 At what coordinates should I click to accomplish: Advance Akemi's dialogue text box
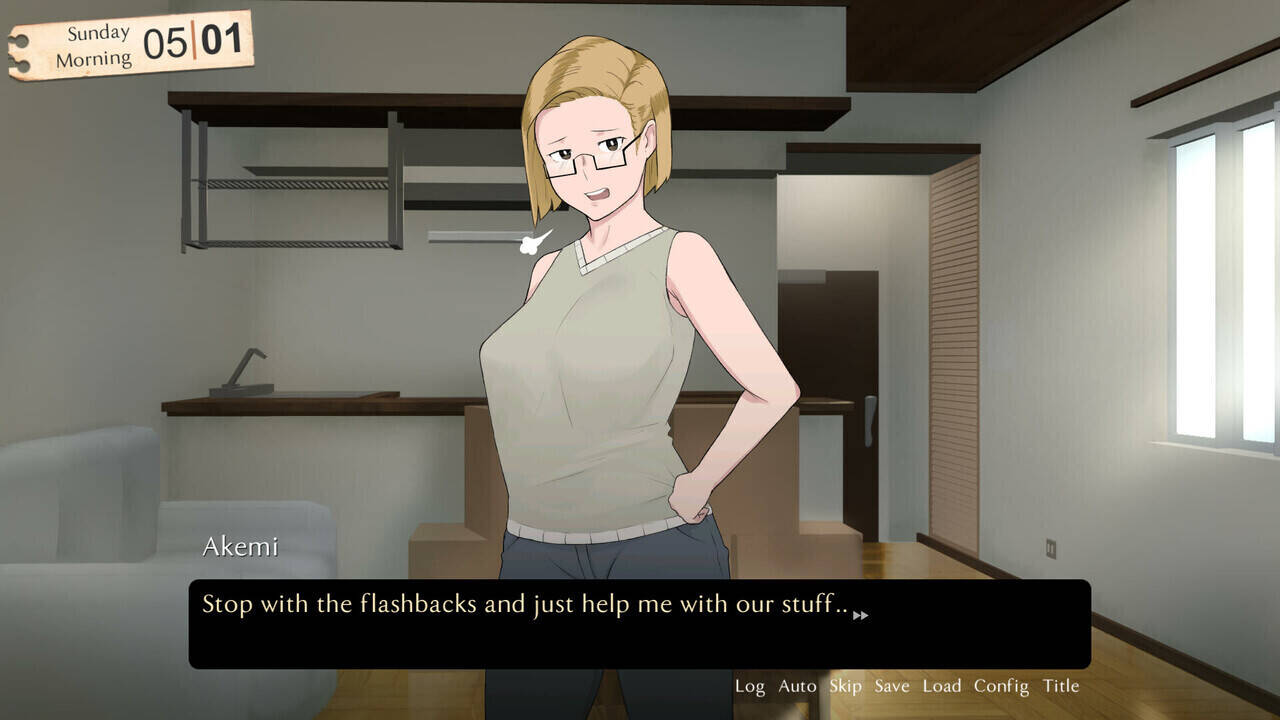point(639,624)
